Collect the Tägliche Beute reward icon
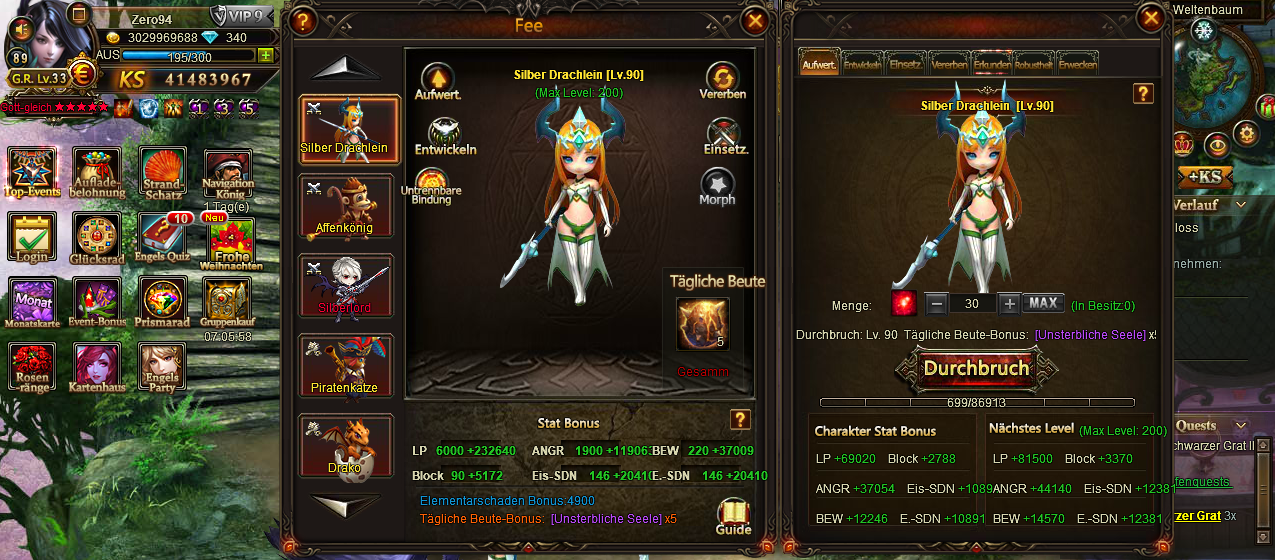Screen dimensions: 1275x560 702,324
